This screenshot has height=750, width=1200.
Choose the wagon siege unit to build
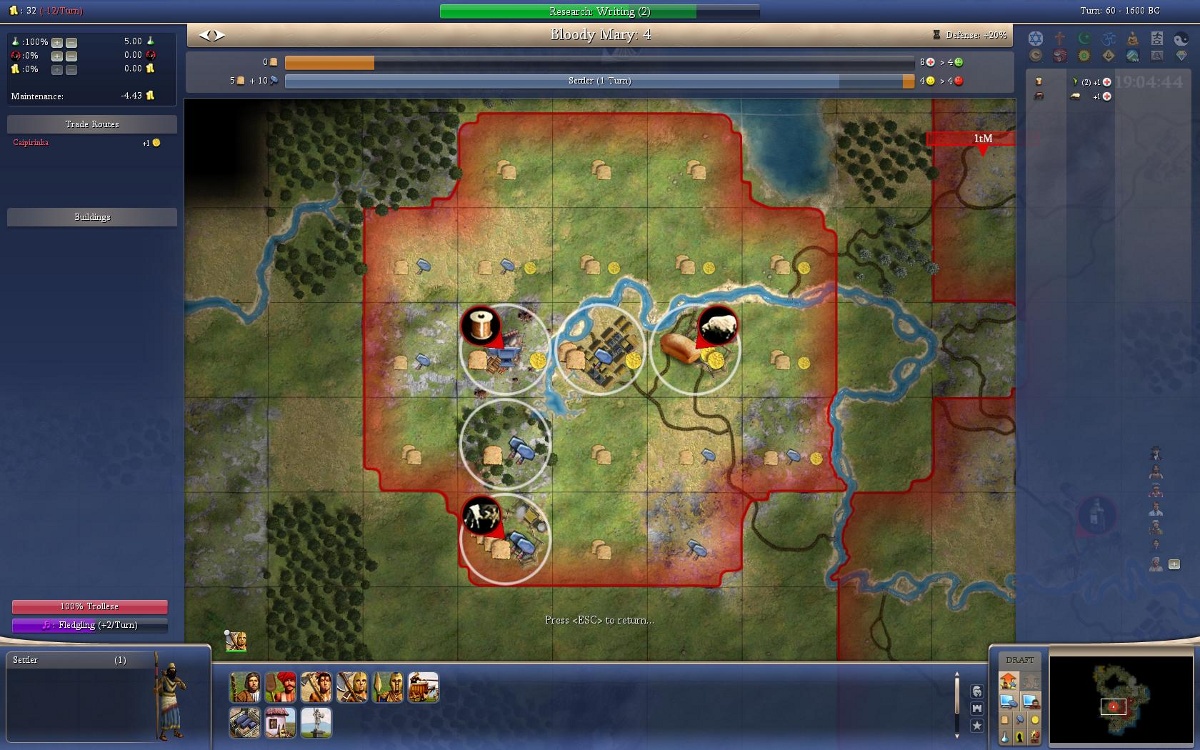(x=423, y=687)
